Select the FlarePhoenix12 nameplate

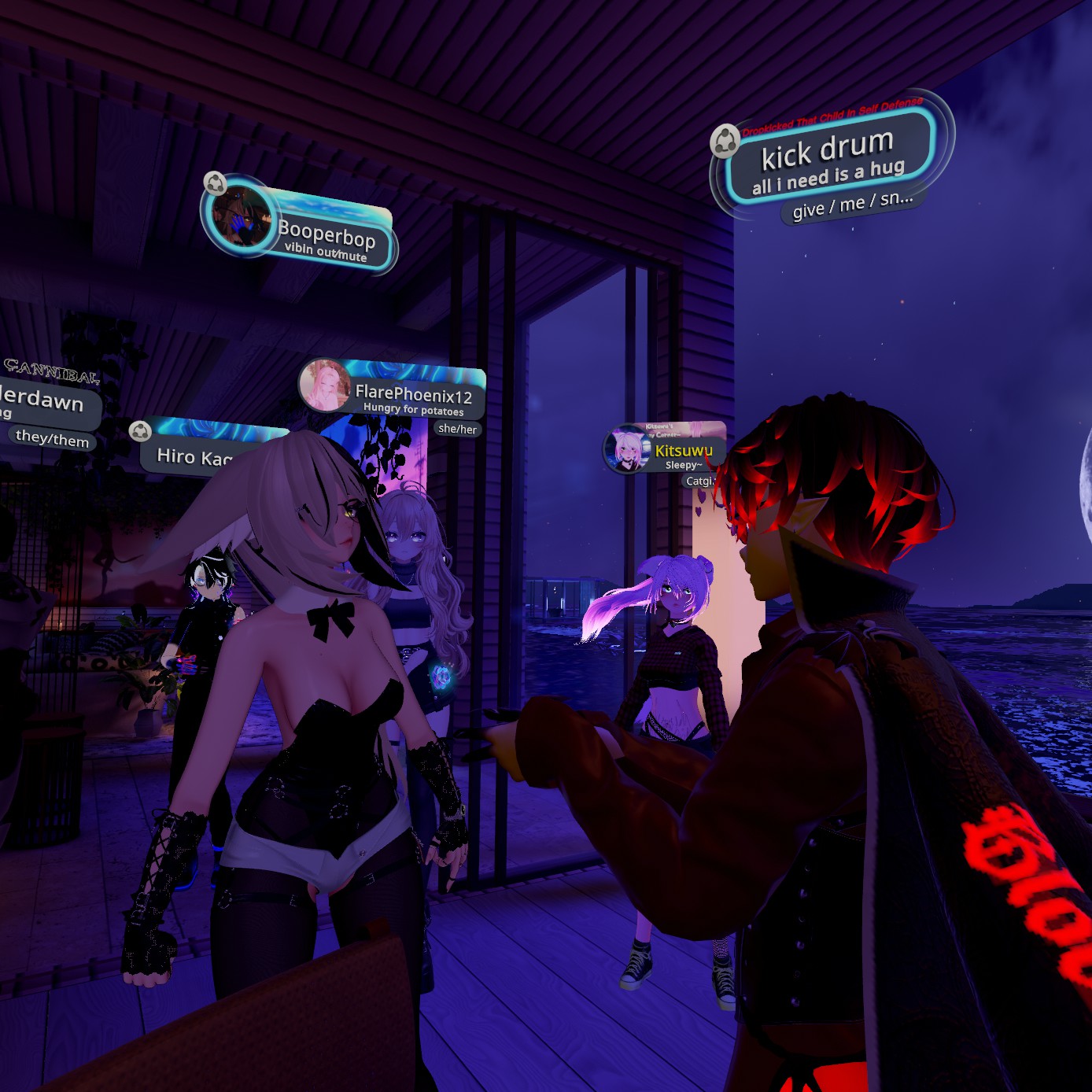[413, 396]
